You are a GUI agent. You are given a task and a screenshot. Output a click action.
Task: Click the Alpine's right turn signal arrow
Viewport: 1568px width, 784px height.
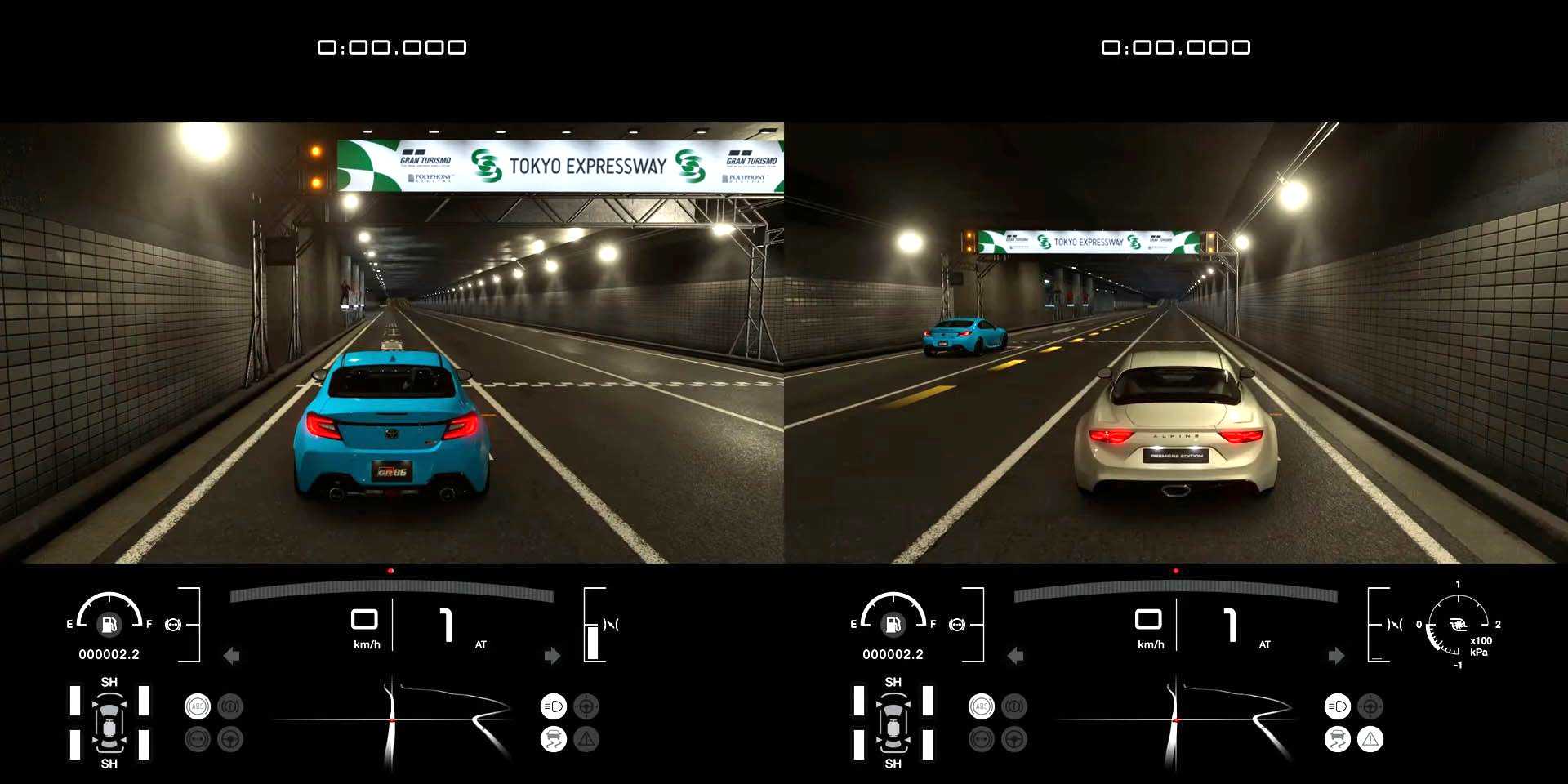point(1336,656)
